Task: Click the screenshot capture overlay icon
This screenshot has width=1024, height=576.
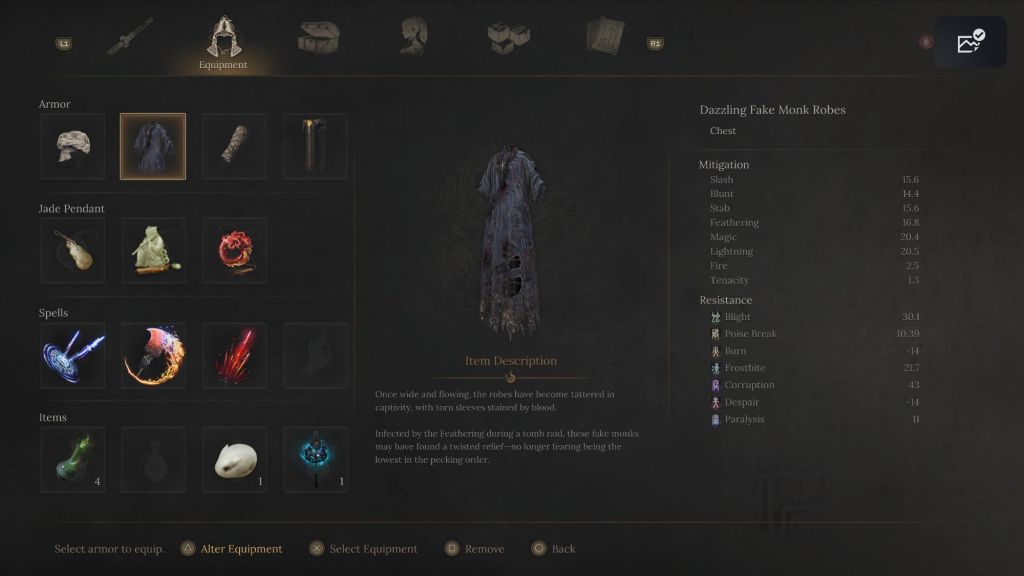Action: [x=970, y=42]
